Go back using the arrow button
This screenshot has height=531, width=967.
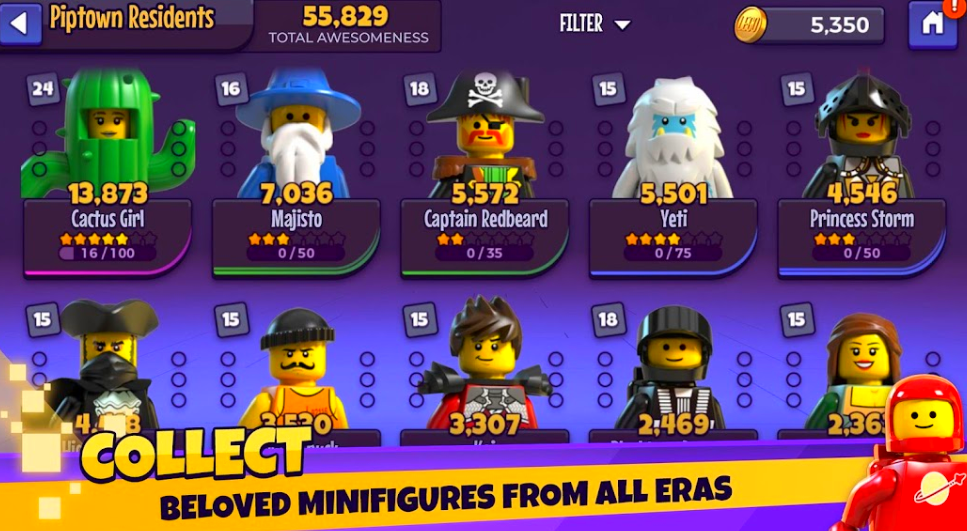tap(20, 24)
